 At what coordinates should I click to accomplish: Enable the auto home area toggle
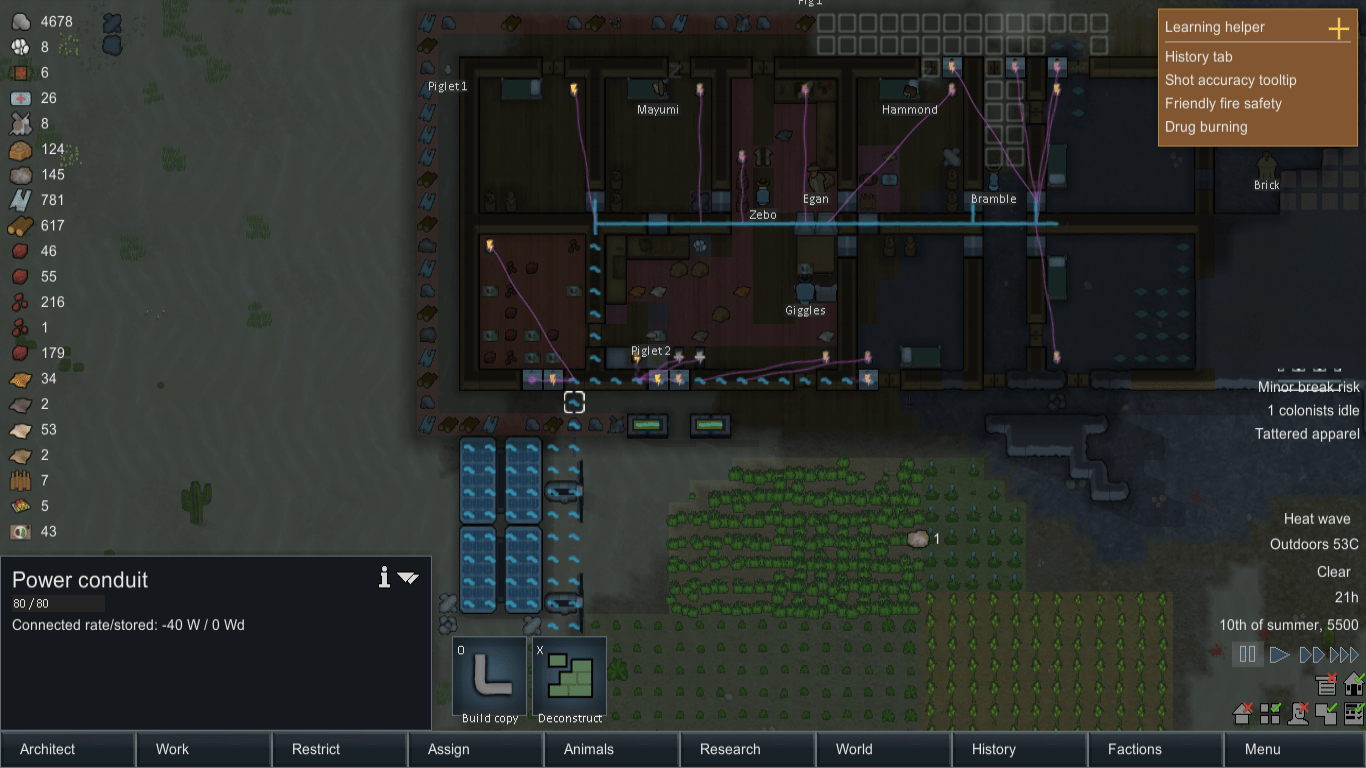(x=1354, y=684)
